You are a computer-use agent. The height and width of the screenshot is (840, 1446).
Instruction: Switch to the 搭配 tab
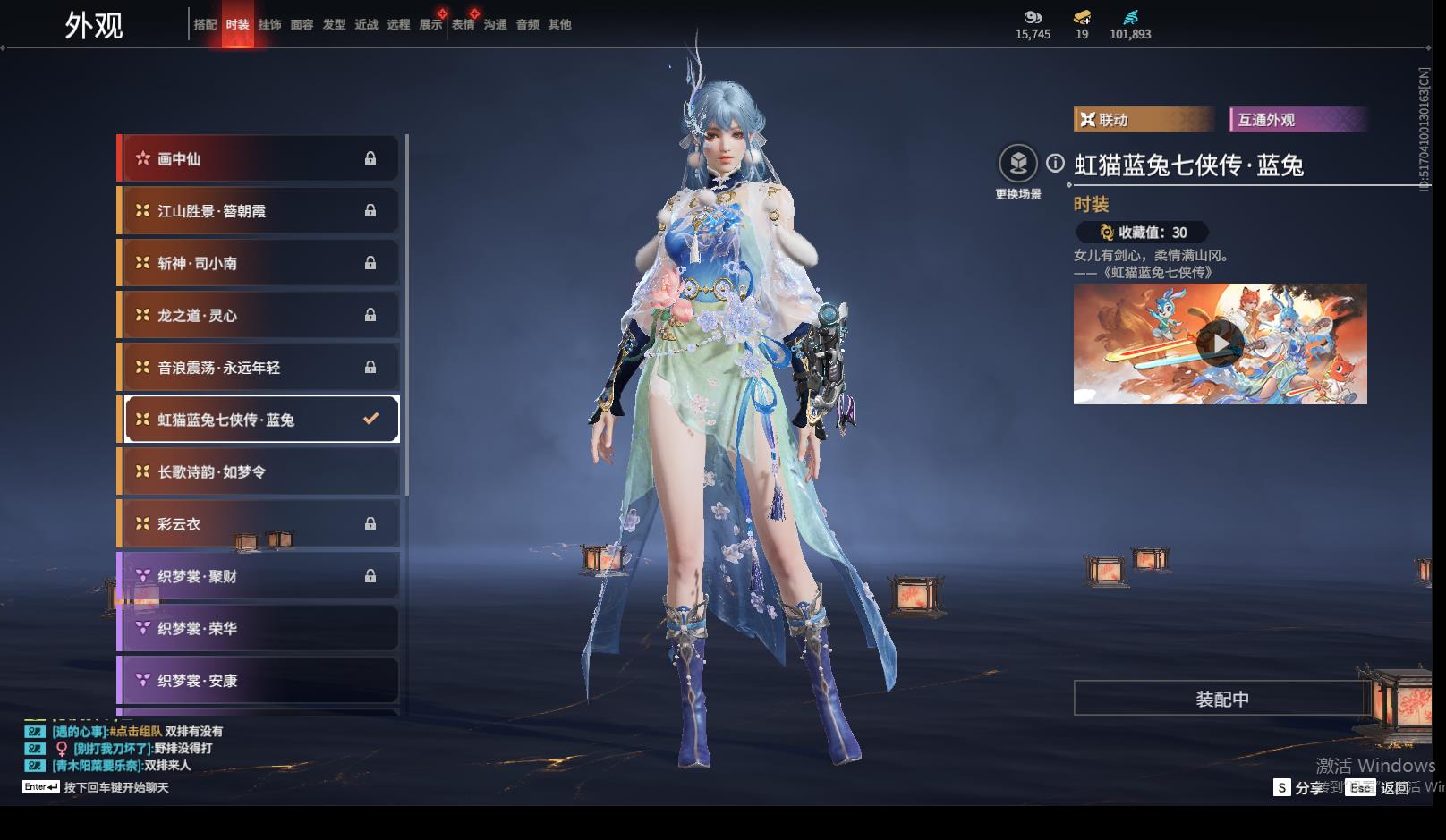click(x=205, y=25)
